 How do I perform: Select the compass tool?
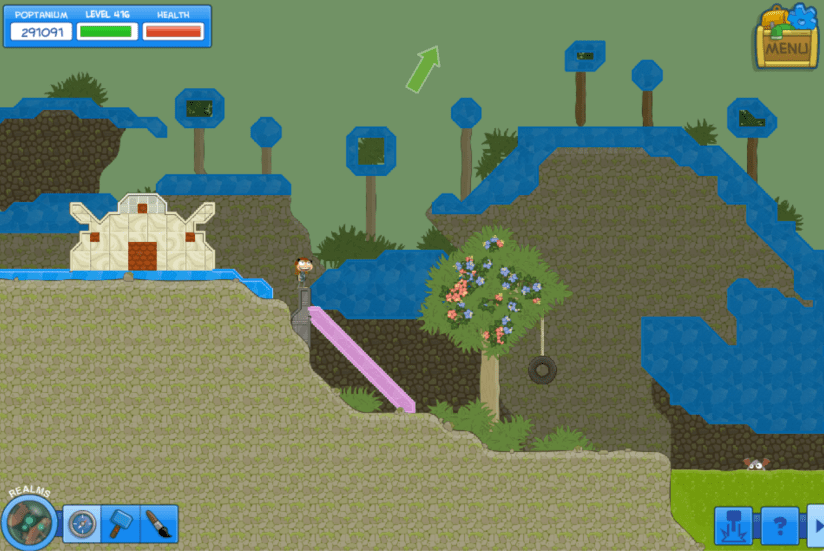82,523
